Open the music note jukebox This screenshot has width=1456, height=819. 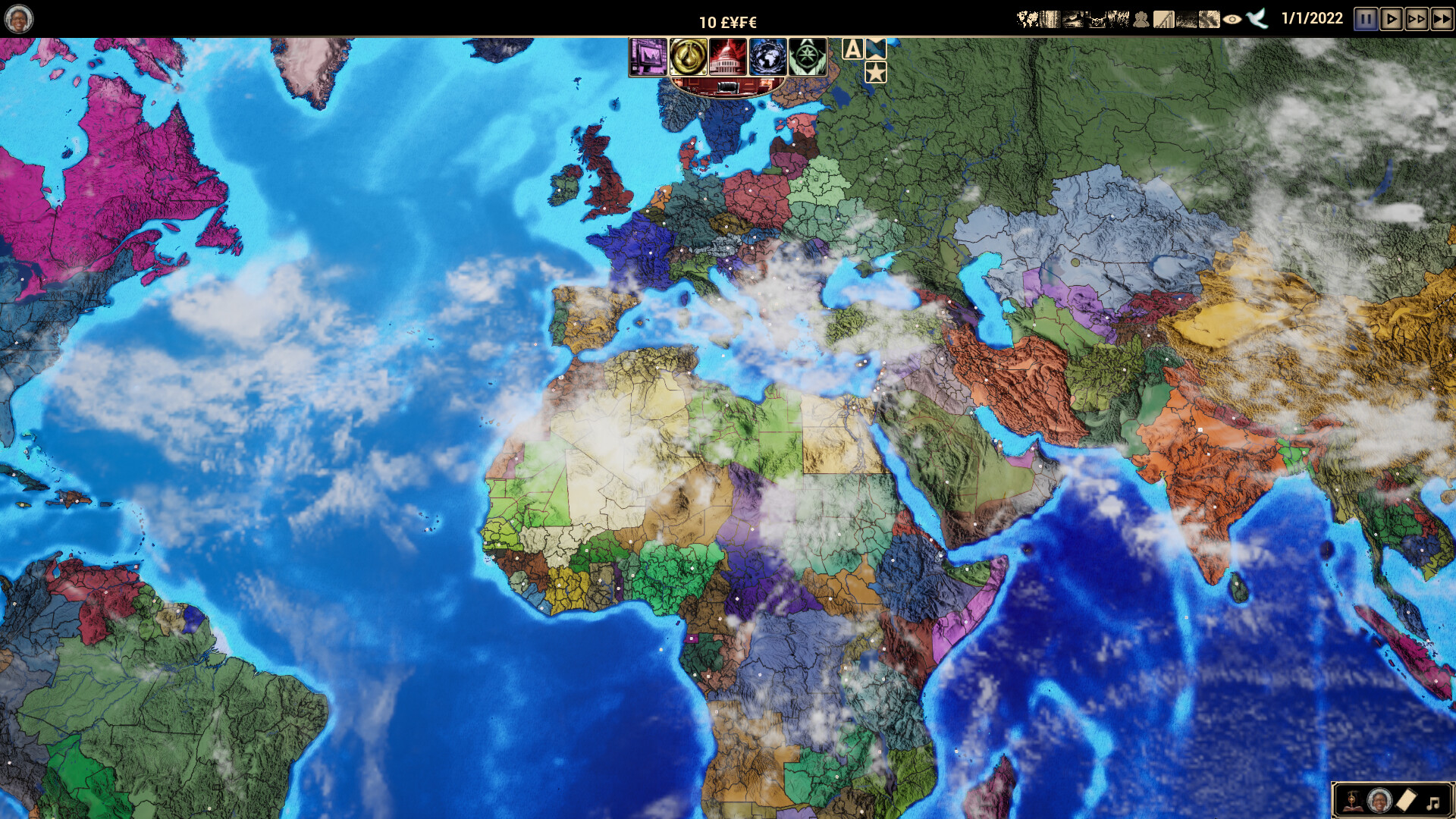tap(1432, 802)
